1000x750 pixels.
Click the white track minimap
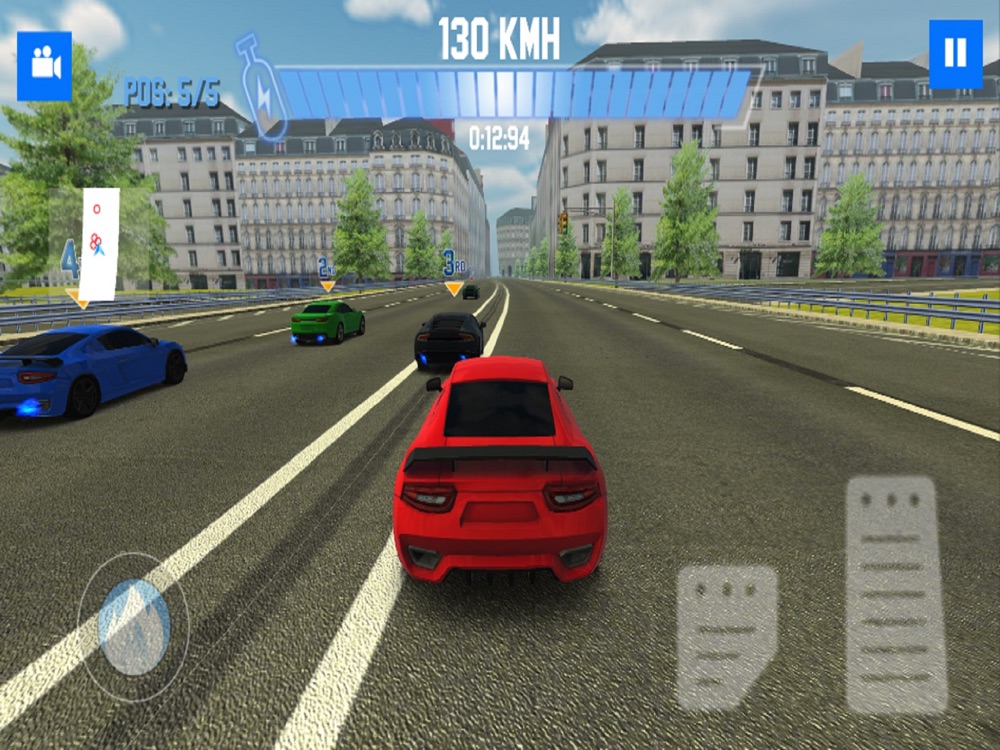click(99, 244)
